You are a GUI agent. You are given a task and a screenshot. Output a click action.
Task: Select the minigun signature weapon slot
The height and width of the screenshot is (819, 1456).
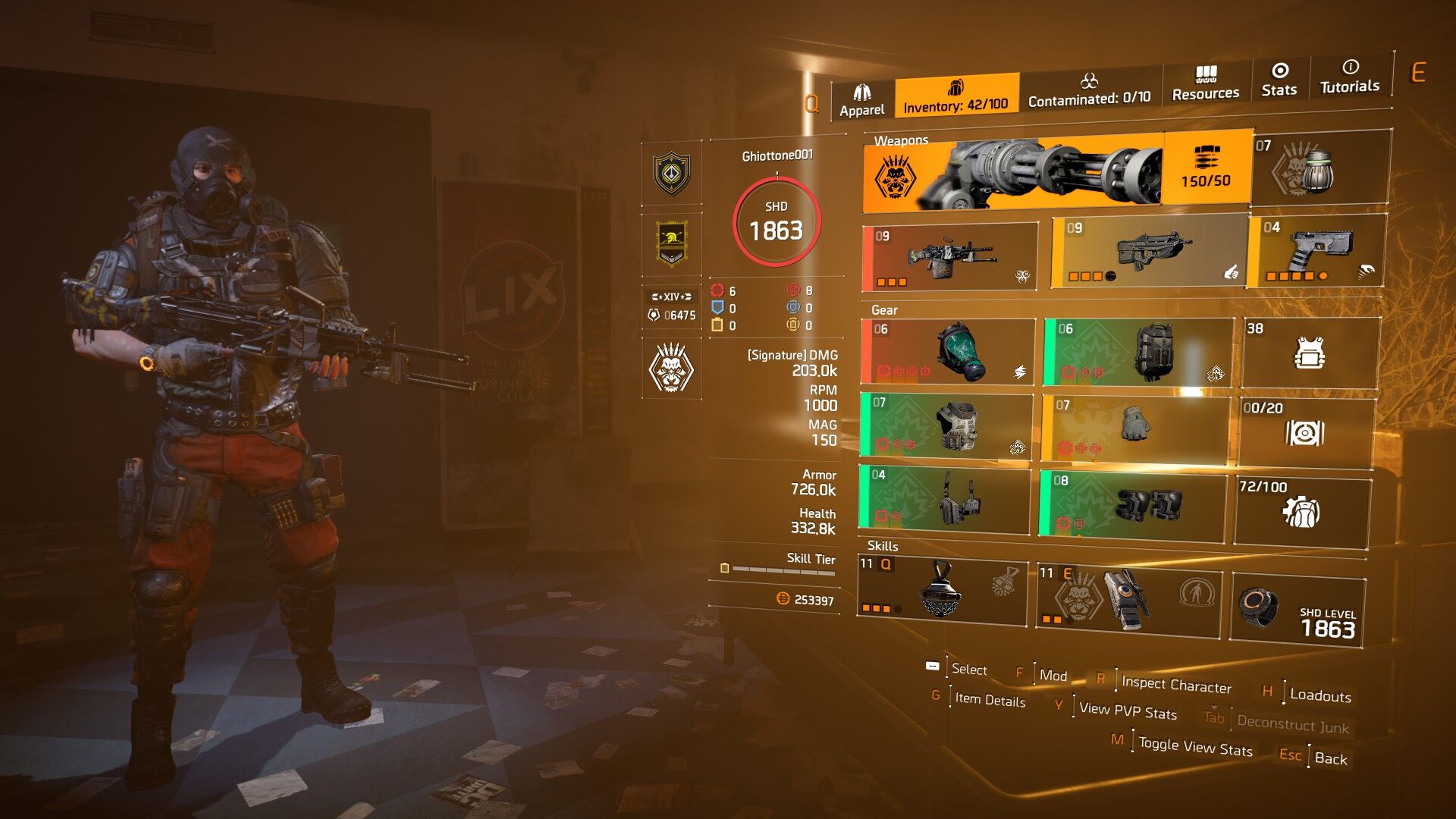point(1056,172)
